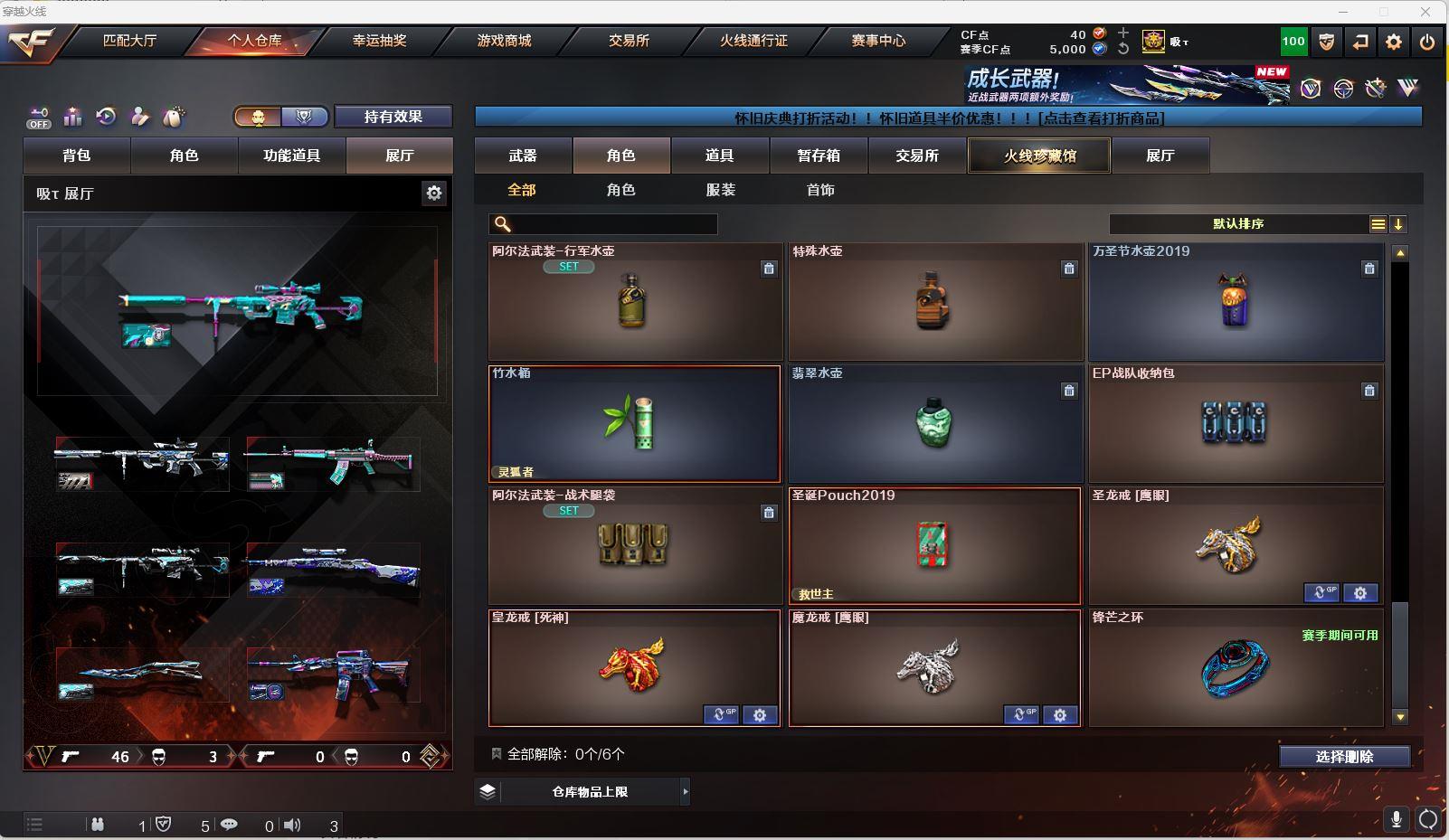Switch to the 武器 weapons tab
Viewport: 1449px width, 840px height.
[523, 156]
